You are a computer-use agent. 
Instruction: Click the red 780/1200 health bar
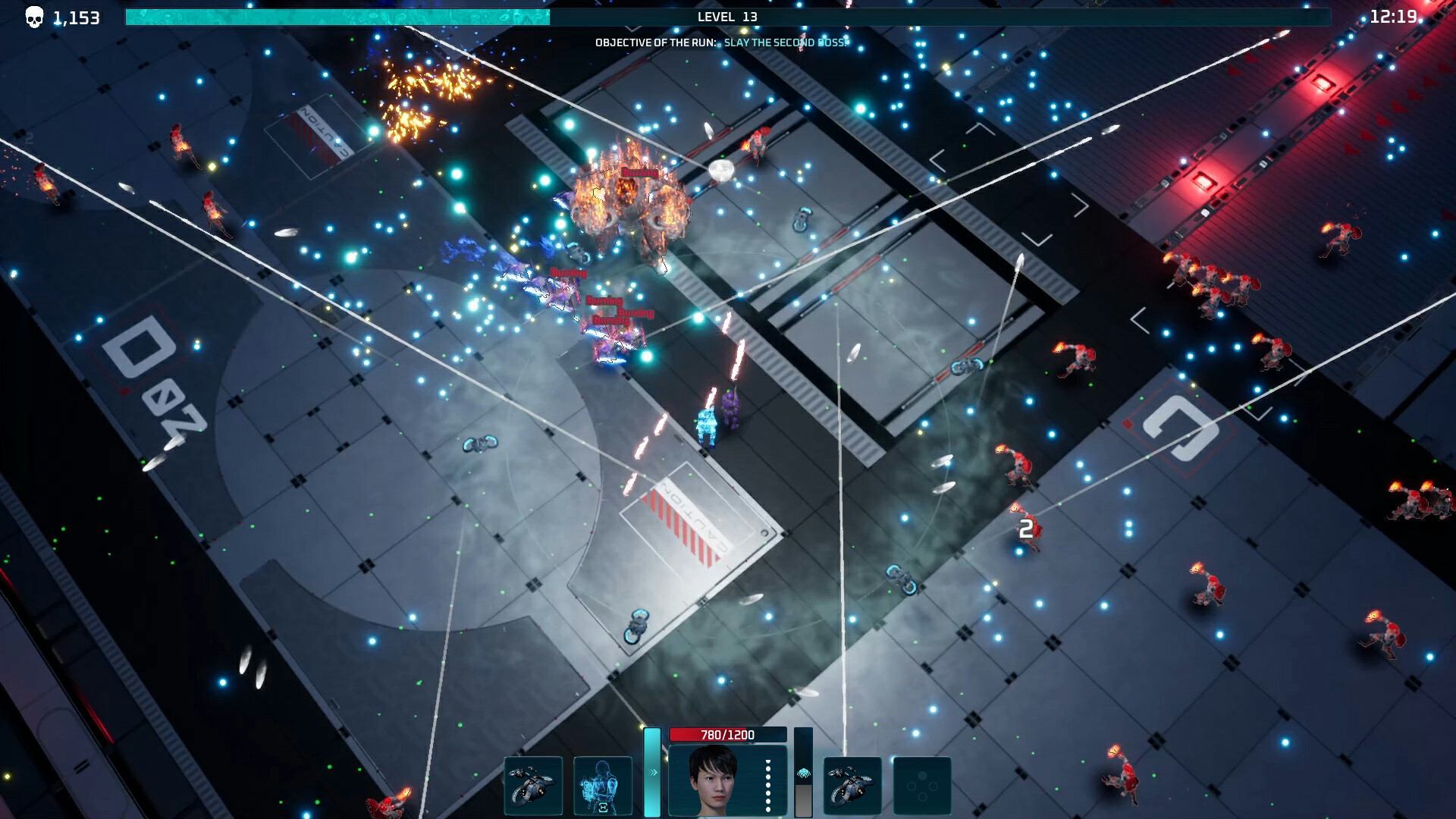[x=728, y=734]
